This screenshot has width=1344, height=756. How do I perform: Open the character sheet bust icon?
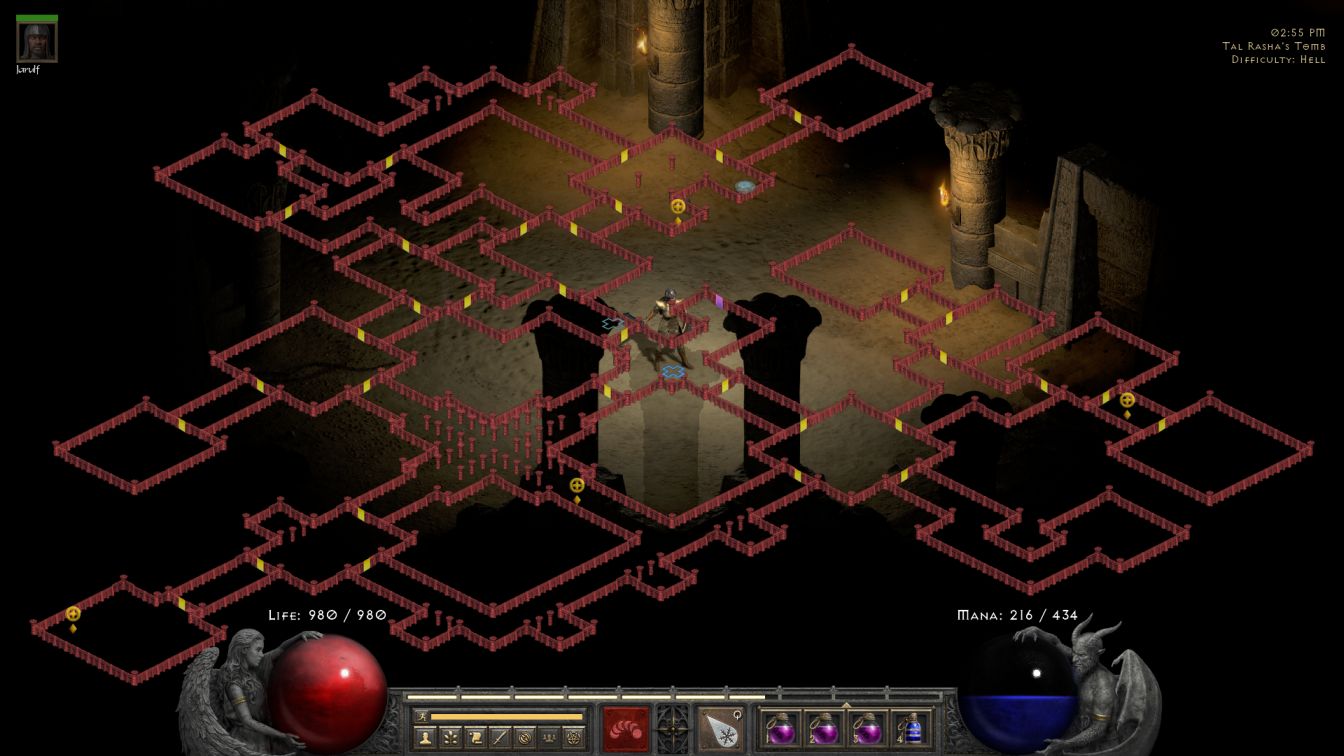pyautogui.click(x=426, y=738)
